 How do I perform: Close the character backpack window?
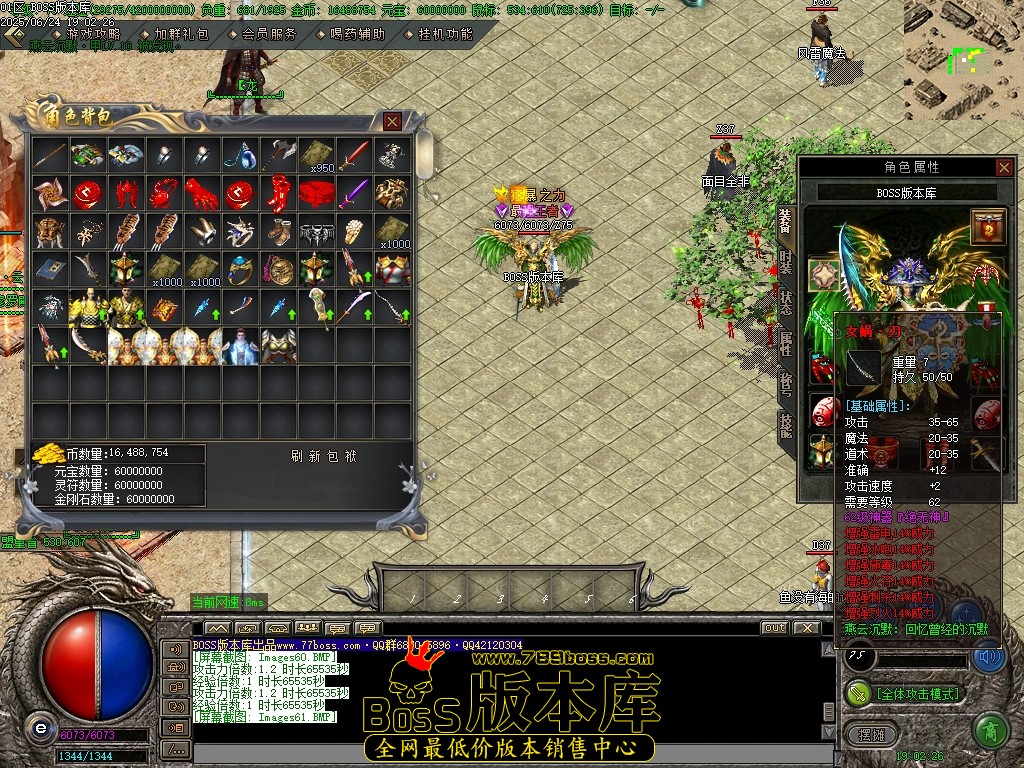[392, 121]
